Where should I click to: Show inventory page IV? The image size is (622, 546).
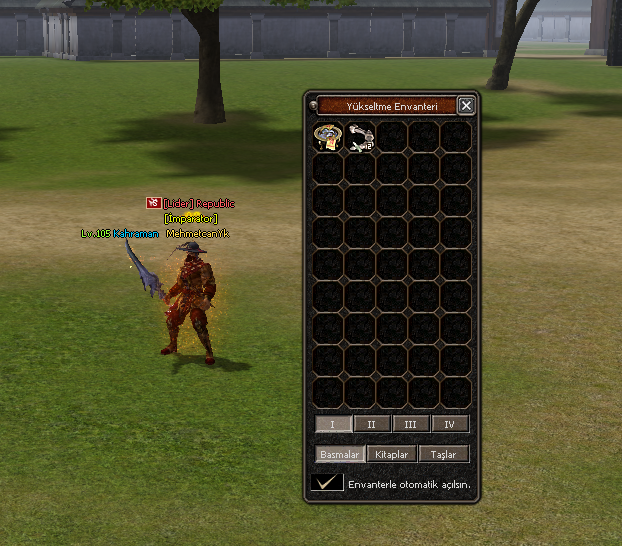click(450, 424)
